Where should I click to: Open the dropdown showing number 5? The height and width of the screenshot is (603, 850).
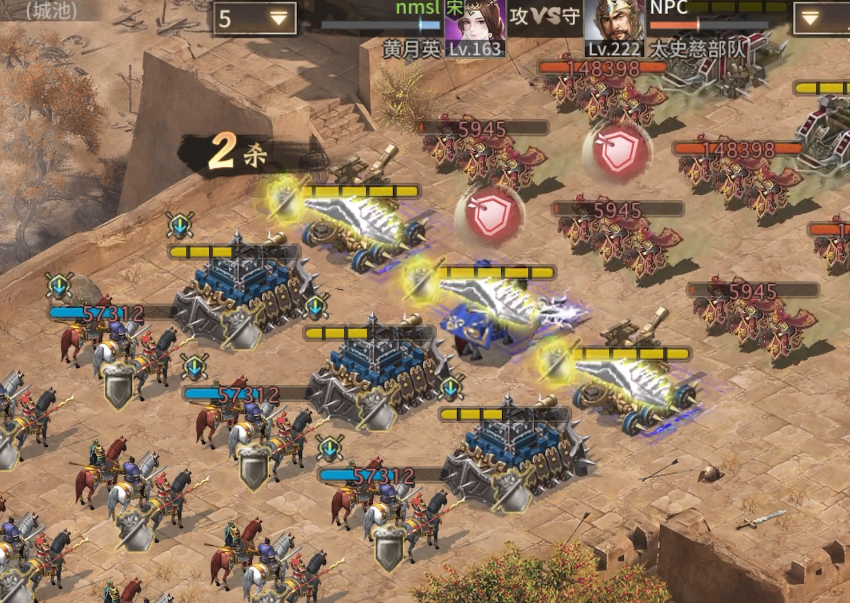coord(255,18)
